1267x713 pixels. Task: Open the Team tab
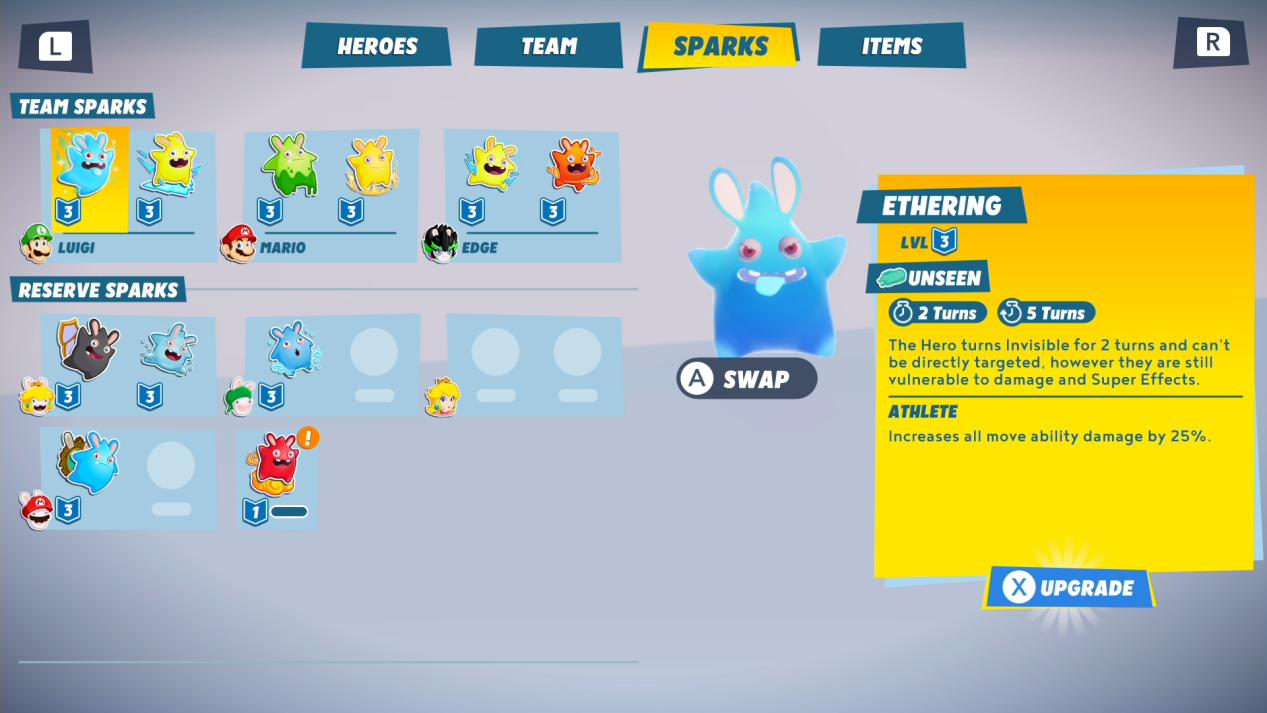click(548, 46)
